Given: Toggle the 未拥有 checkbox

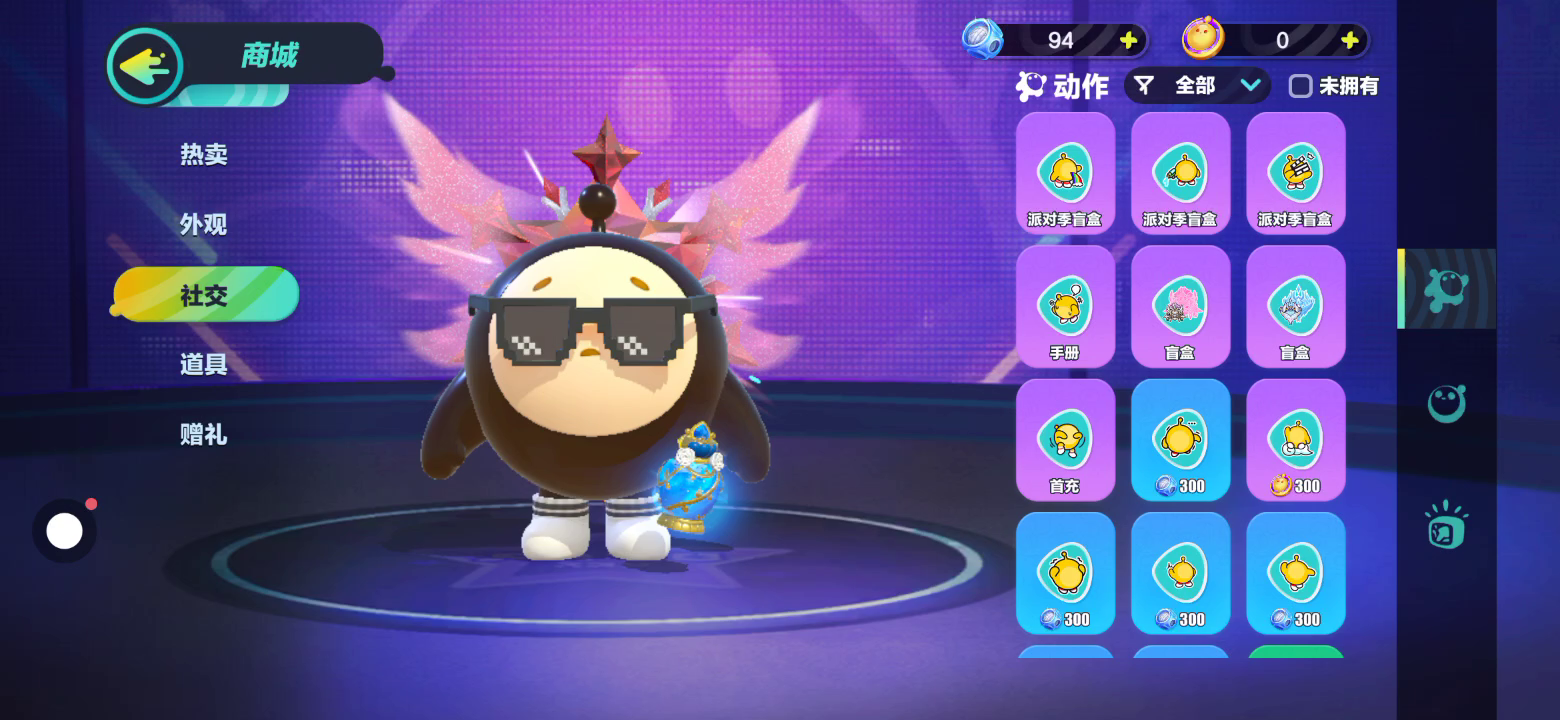Looking at the screenshot, I should pos(1300,86).
